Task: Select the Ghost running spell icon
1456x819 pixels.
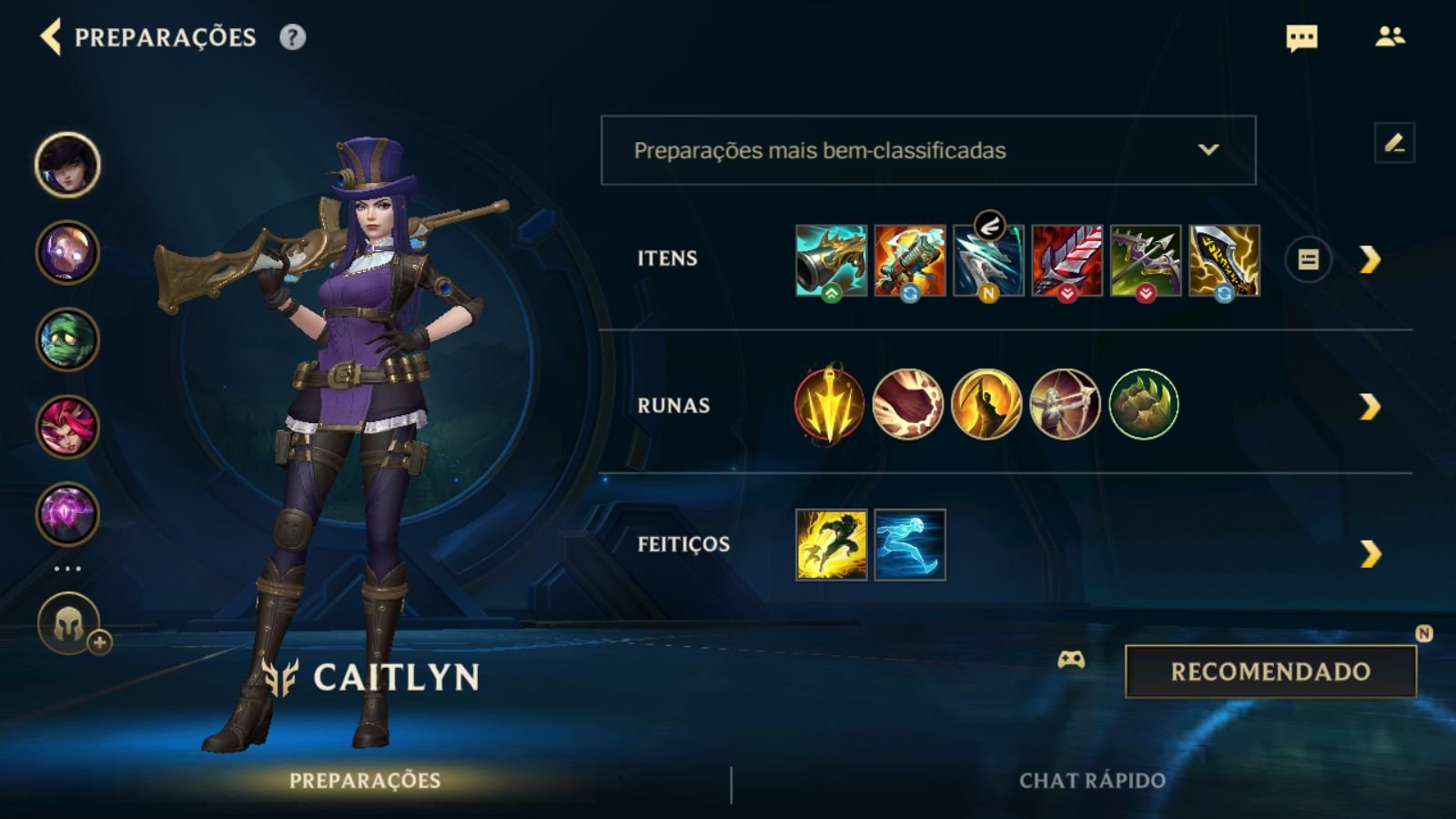Action: click(x=910, y=544)
